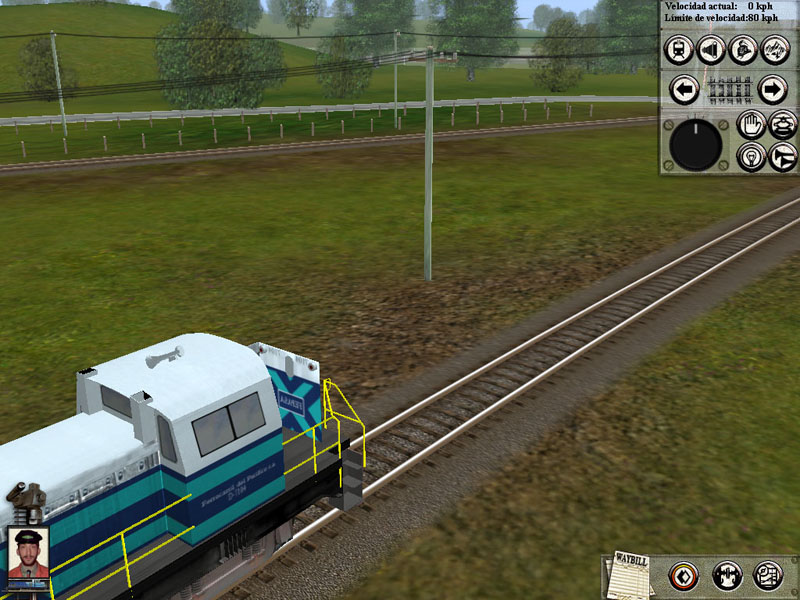
Task: Sound the train horn button
Action: coord(782,156)
